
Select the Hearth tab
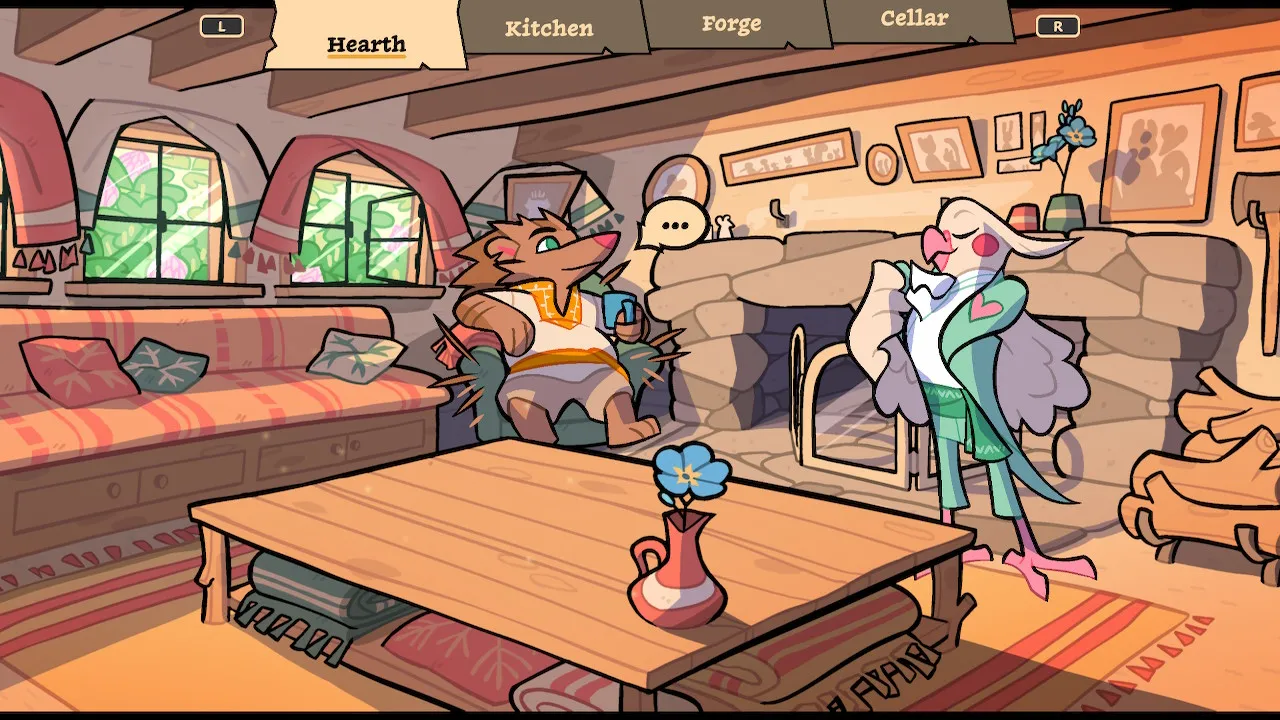pyautogui.click(x=366, y=44)
